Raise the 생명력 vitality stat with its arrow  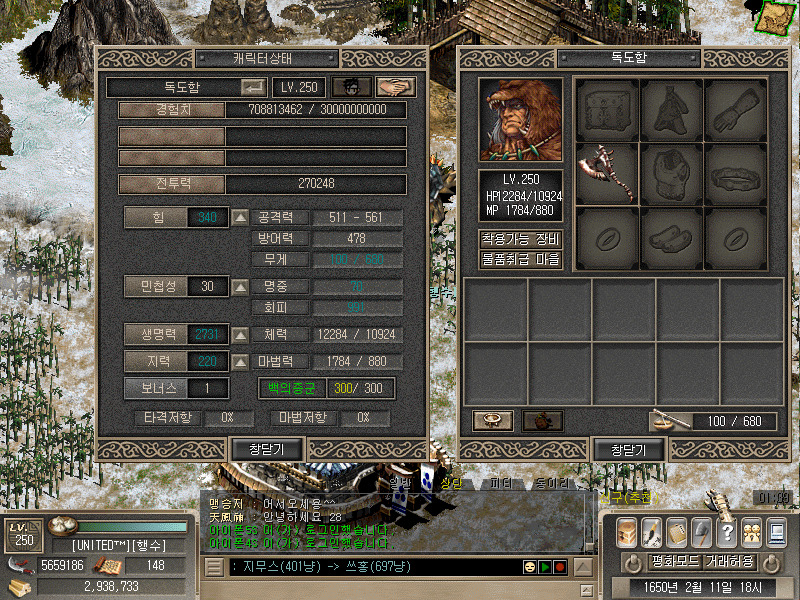pos(240,334)
